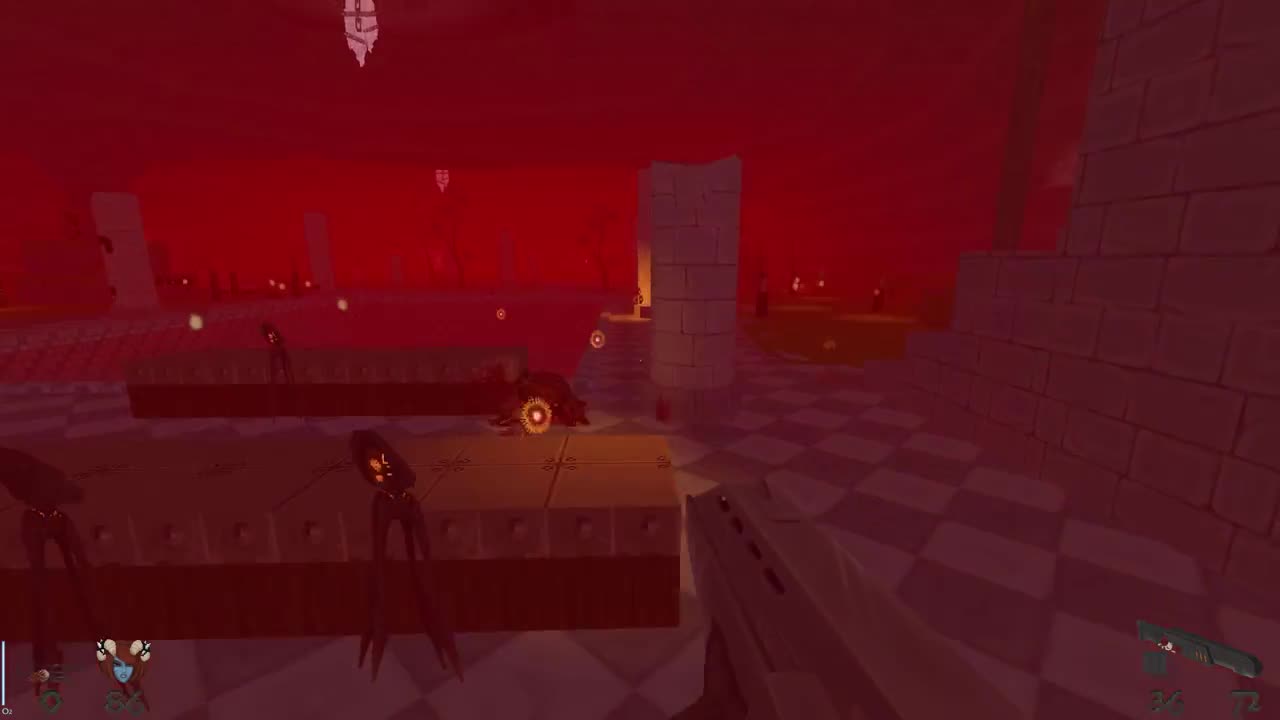Click the loaded ammo count 36
Screen dimensions: 1280x720
[x=1165, y=700]
